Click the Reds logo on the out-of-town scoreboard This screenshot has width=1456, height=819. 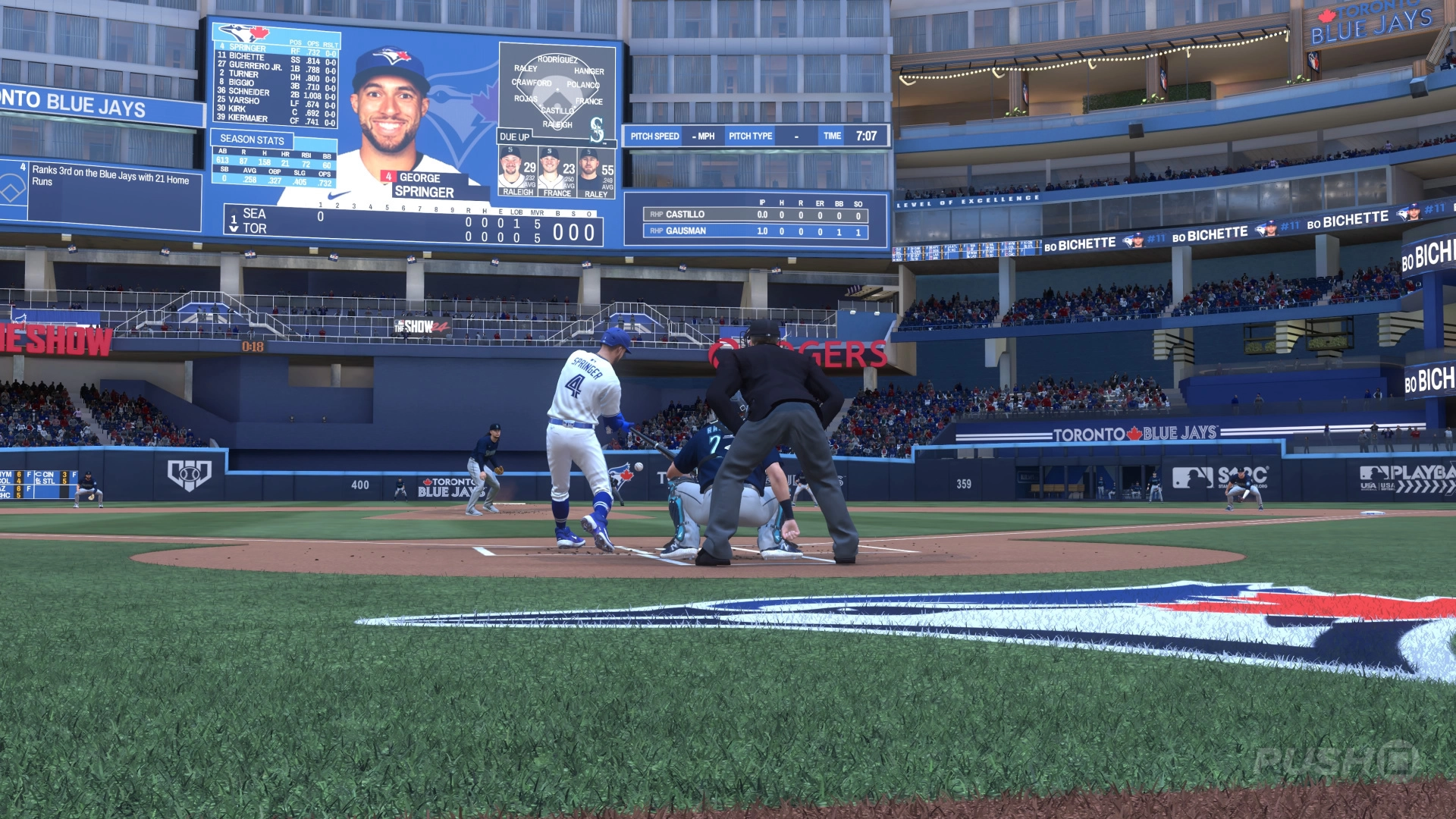click(x=38, y=475)
